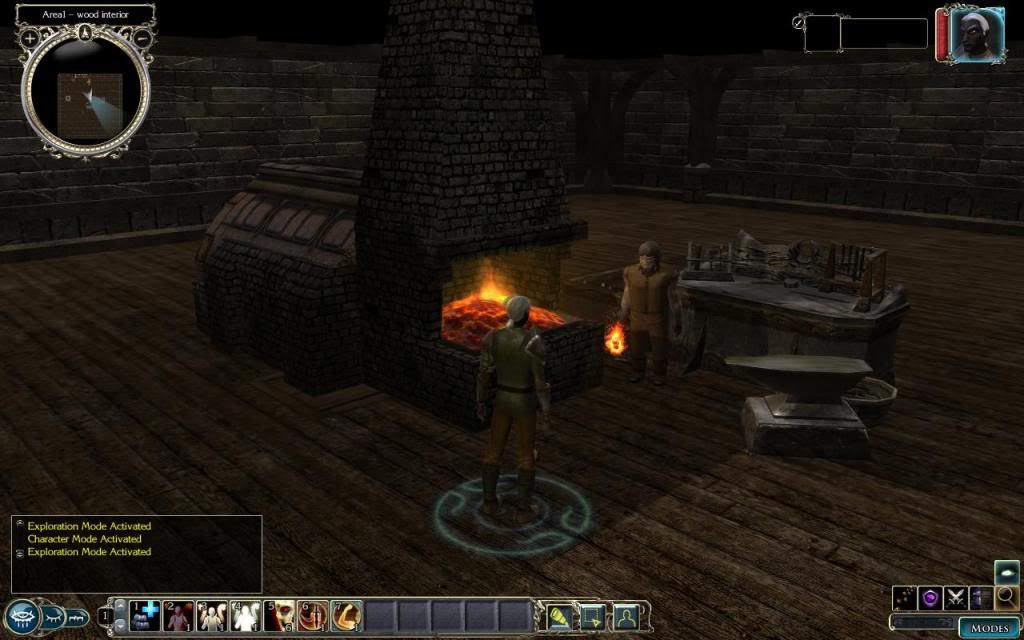Click the compass arrow atop the minimap

pos(86,32)
